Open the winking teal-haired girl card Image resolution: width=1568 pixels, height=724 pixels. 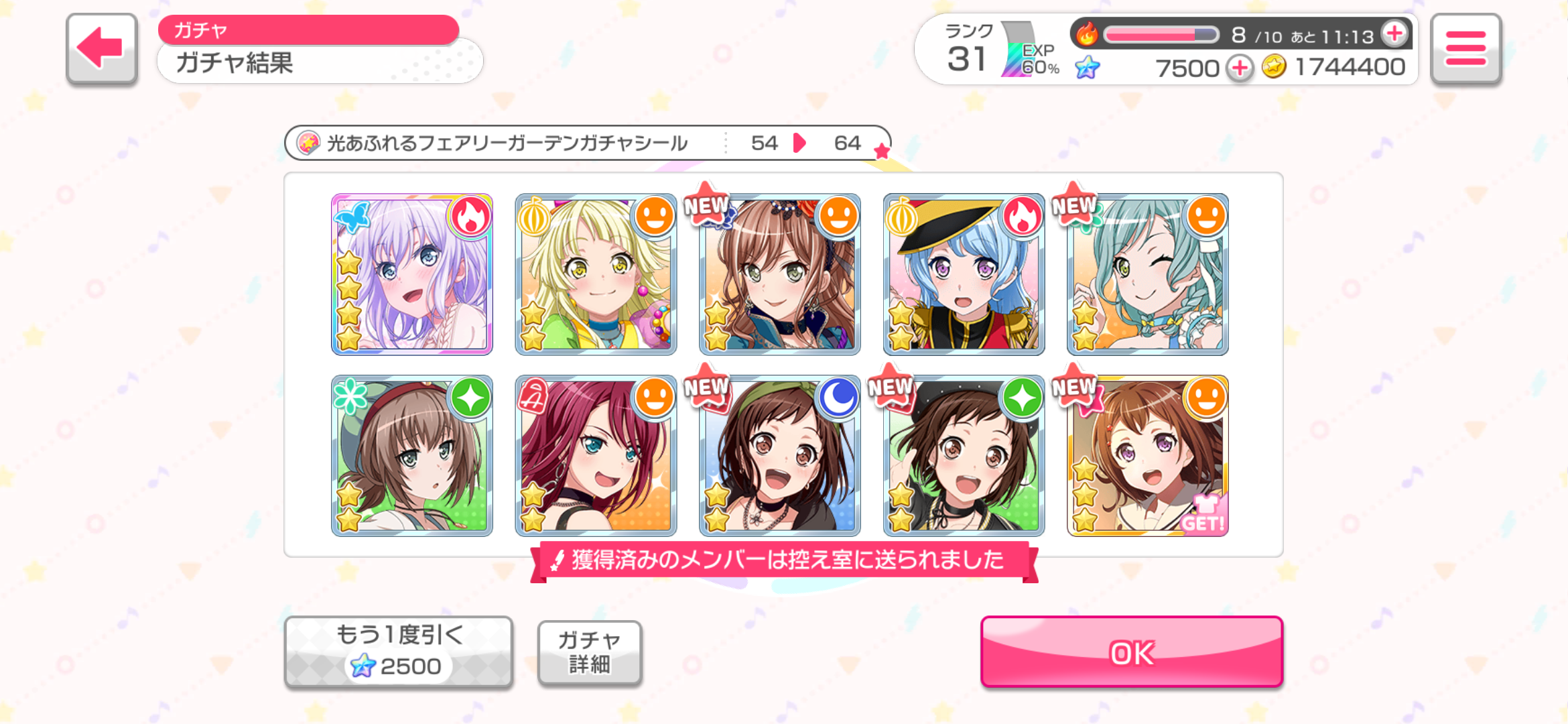tap(1147, 274)
